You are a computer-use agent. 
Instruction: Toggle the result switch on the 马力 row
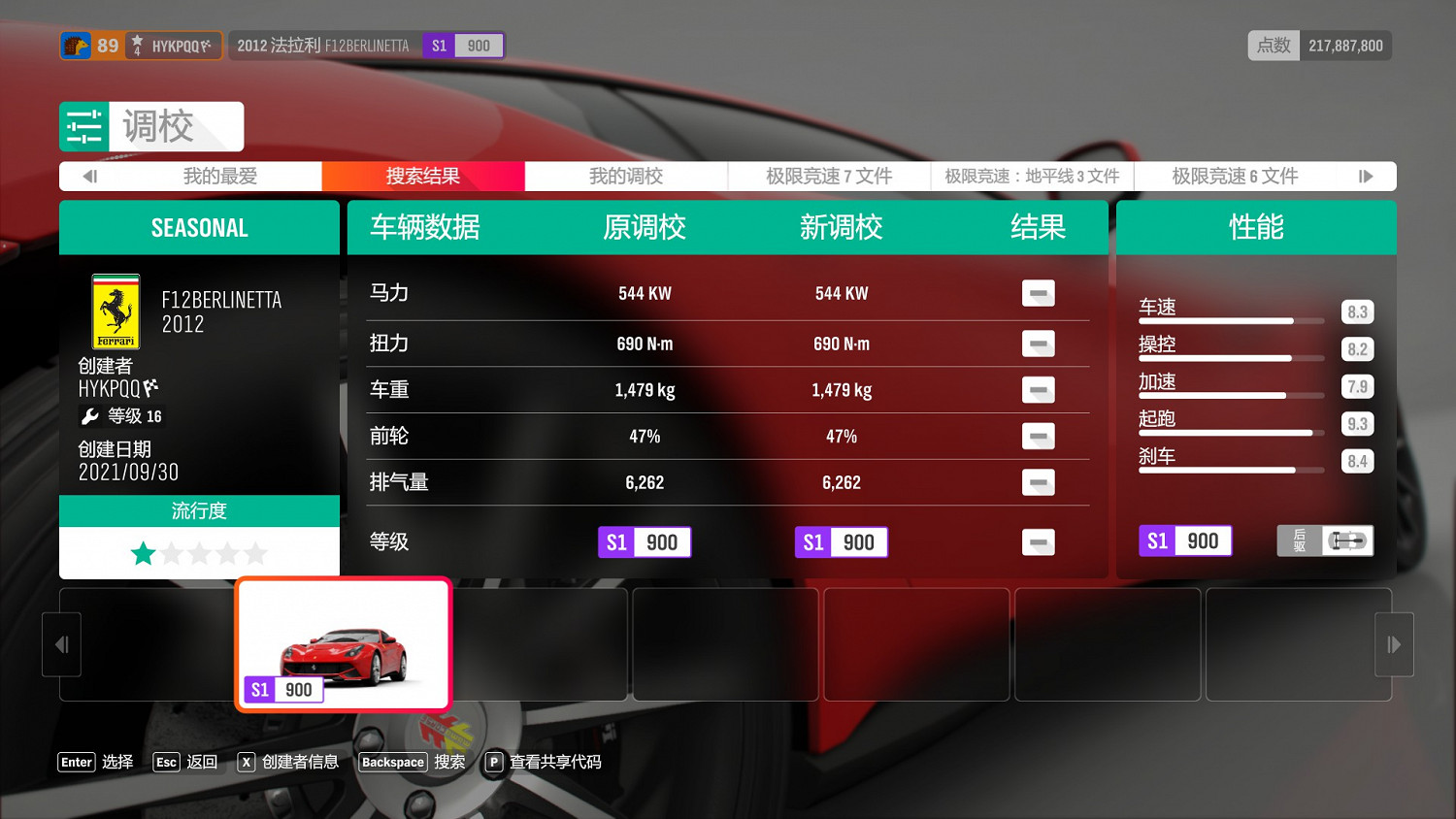1038,293
